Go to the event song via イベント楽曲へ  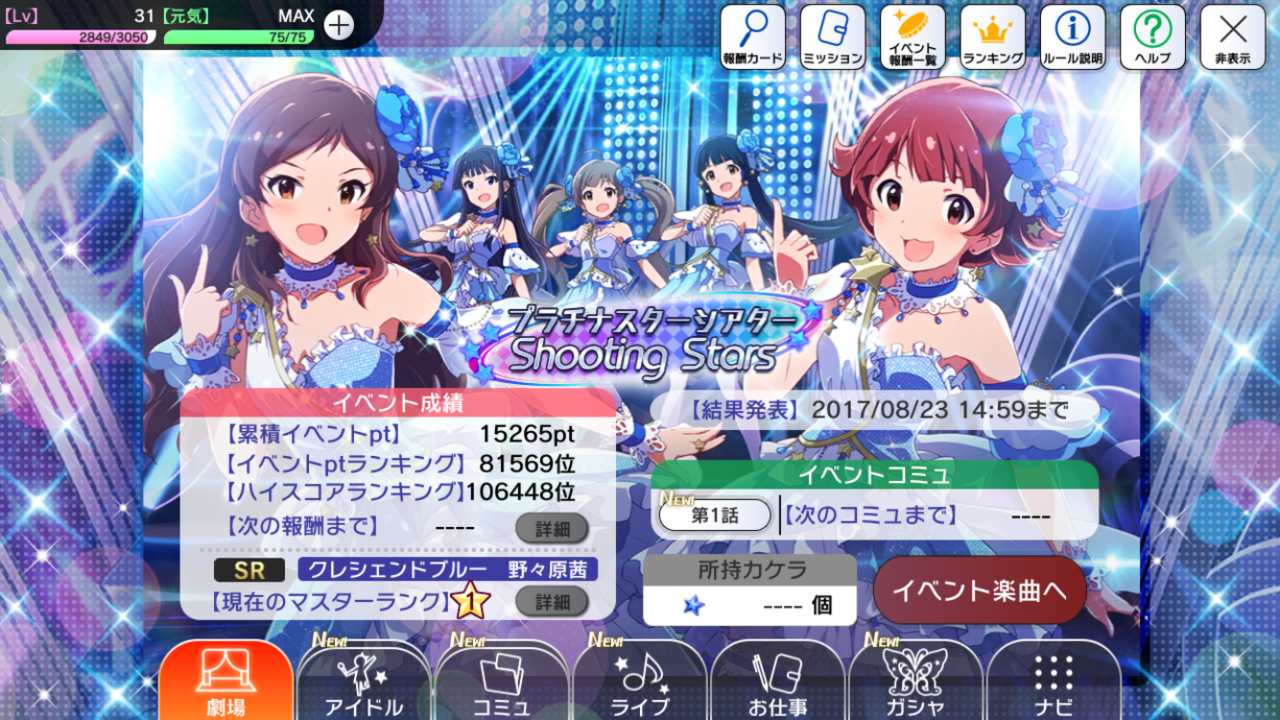point(980,590)
